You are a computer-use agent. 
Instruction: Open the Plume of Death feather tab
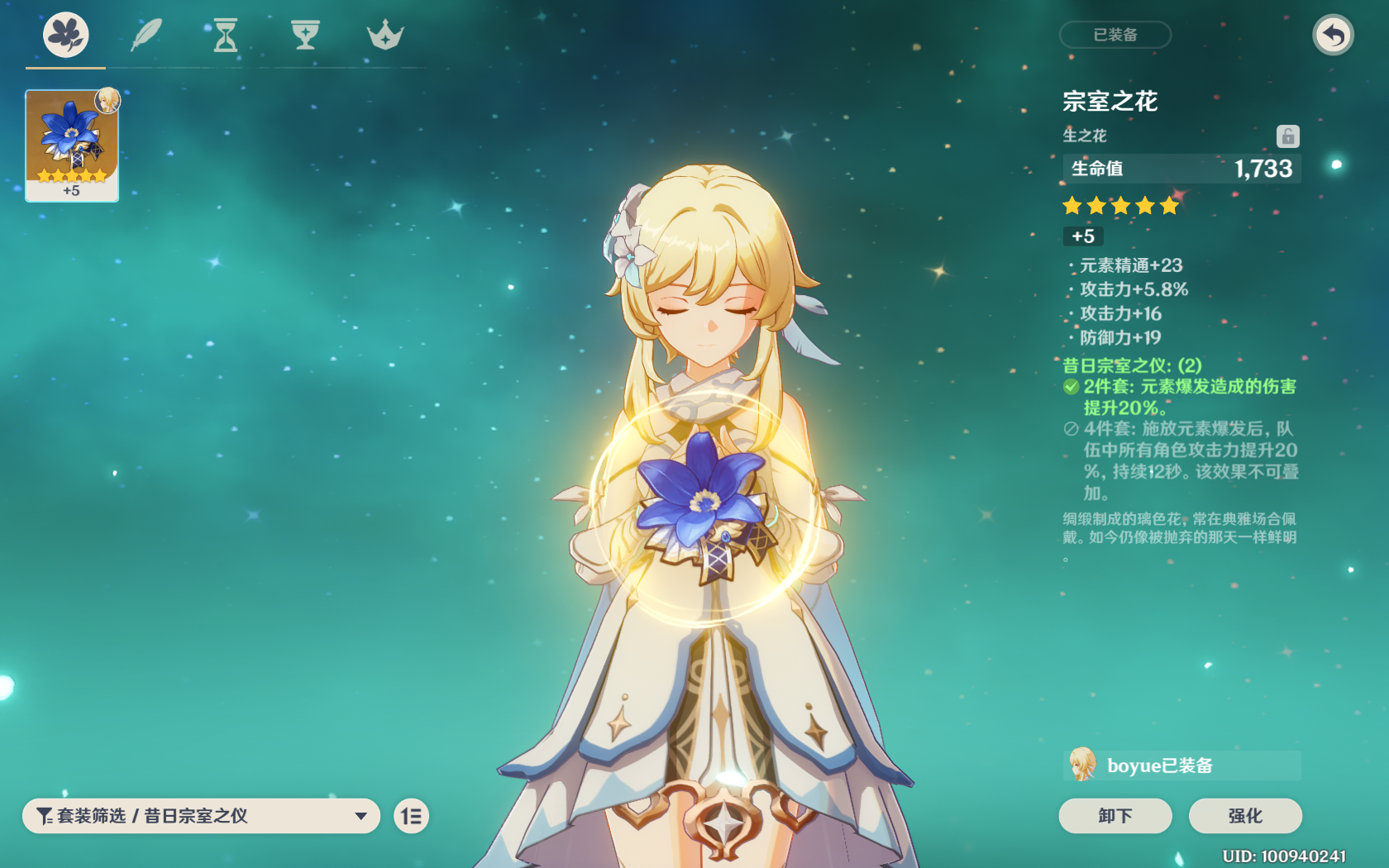(x=146, y=35)
